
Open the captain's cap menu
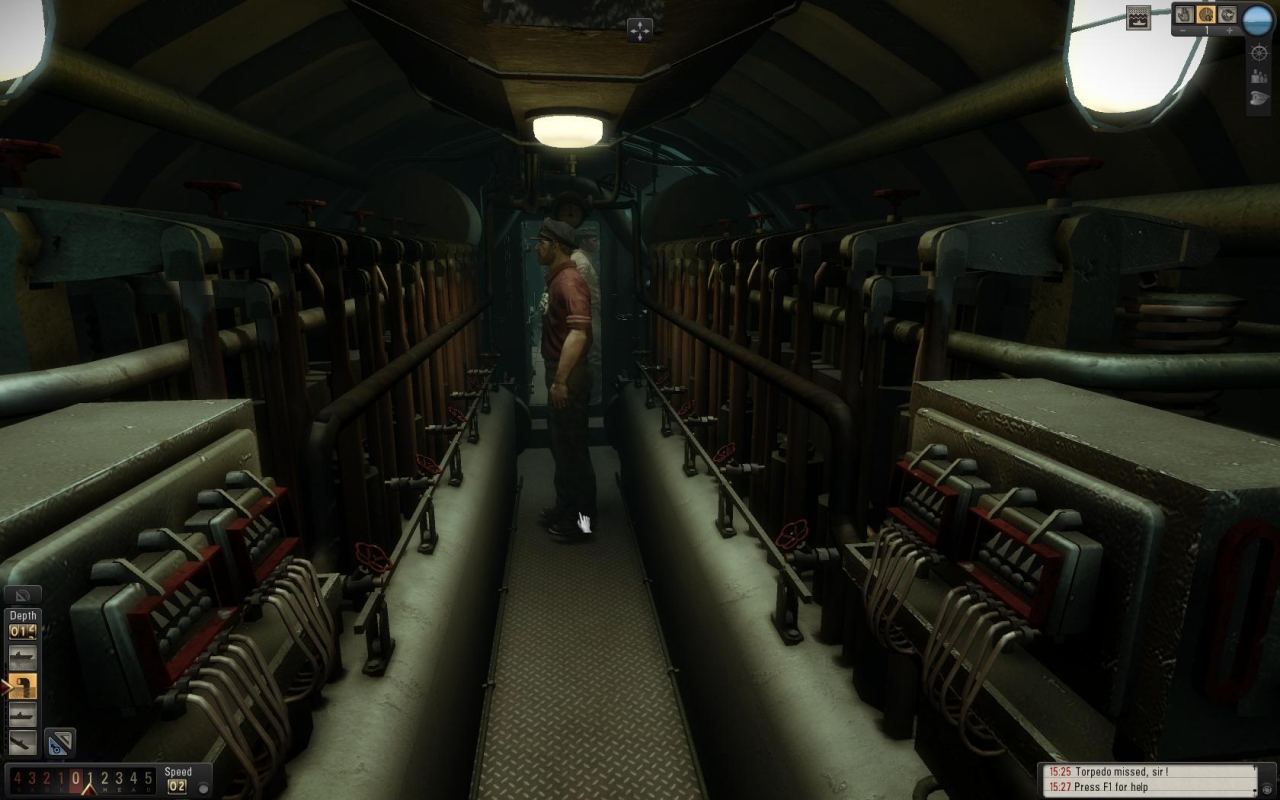pos(1259,98)
